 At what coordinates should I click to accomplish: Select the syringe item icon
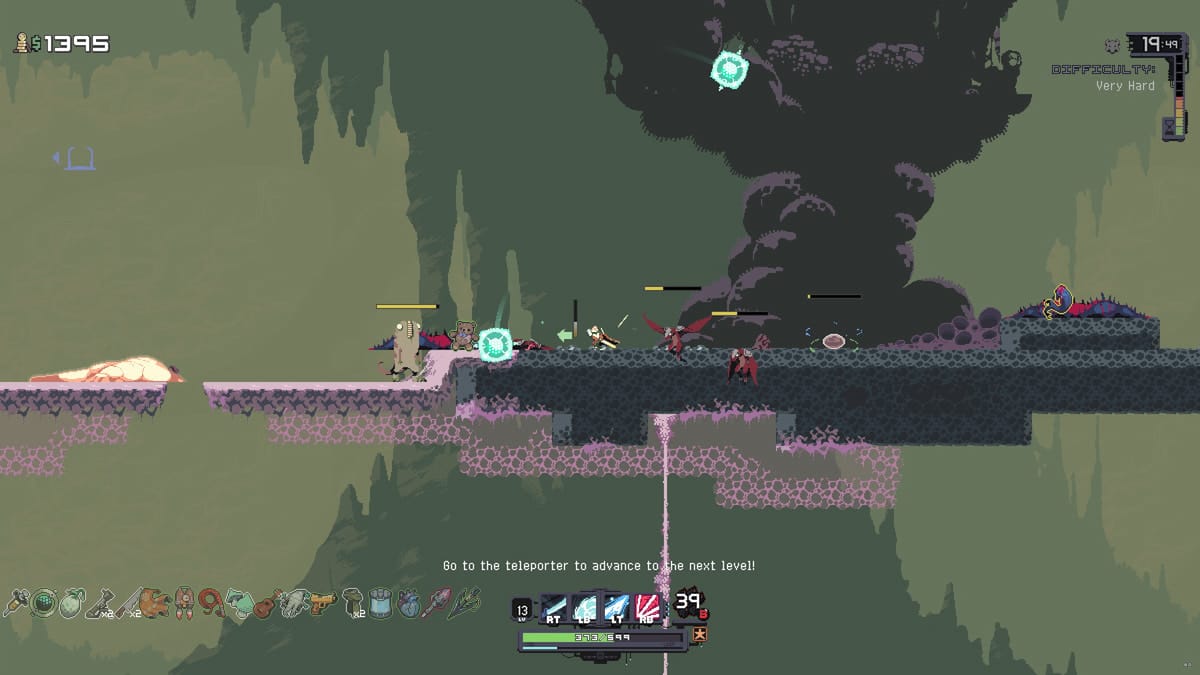(17, 603)
